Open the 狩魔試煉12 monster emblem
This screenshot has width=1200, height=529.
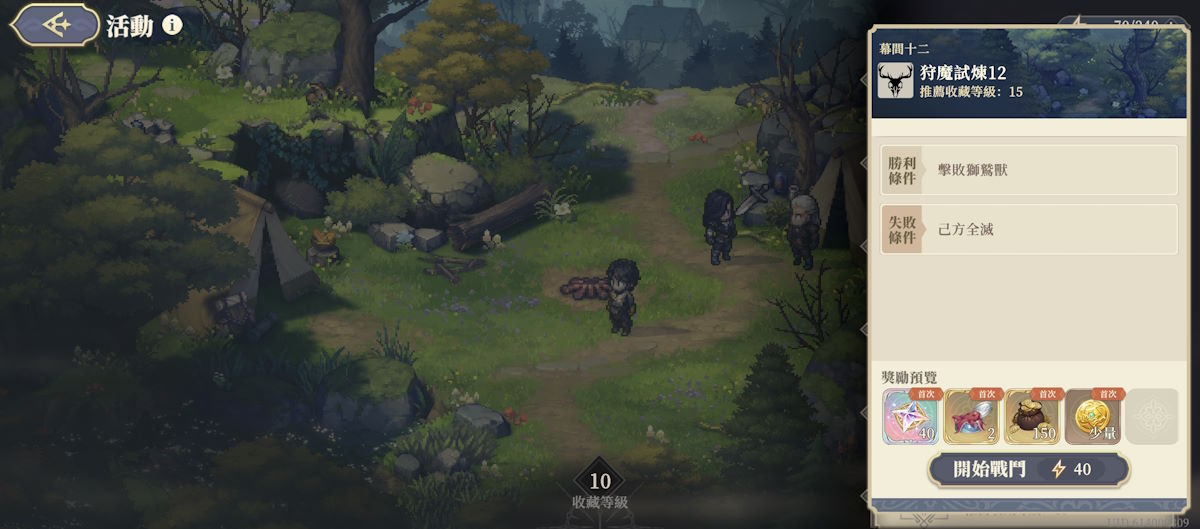(x=895, y=81)
